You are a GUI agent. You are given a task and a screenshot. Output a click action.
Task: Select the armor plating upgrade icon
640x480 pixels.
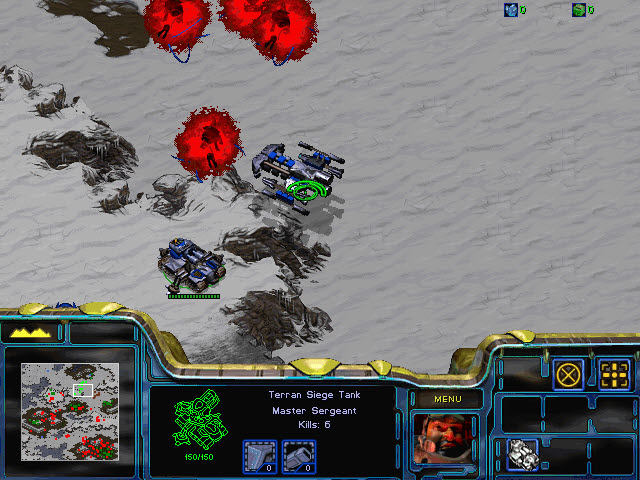259,456
